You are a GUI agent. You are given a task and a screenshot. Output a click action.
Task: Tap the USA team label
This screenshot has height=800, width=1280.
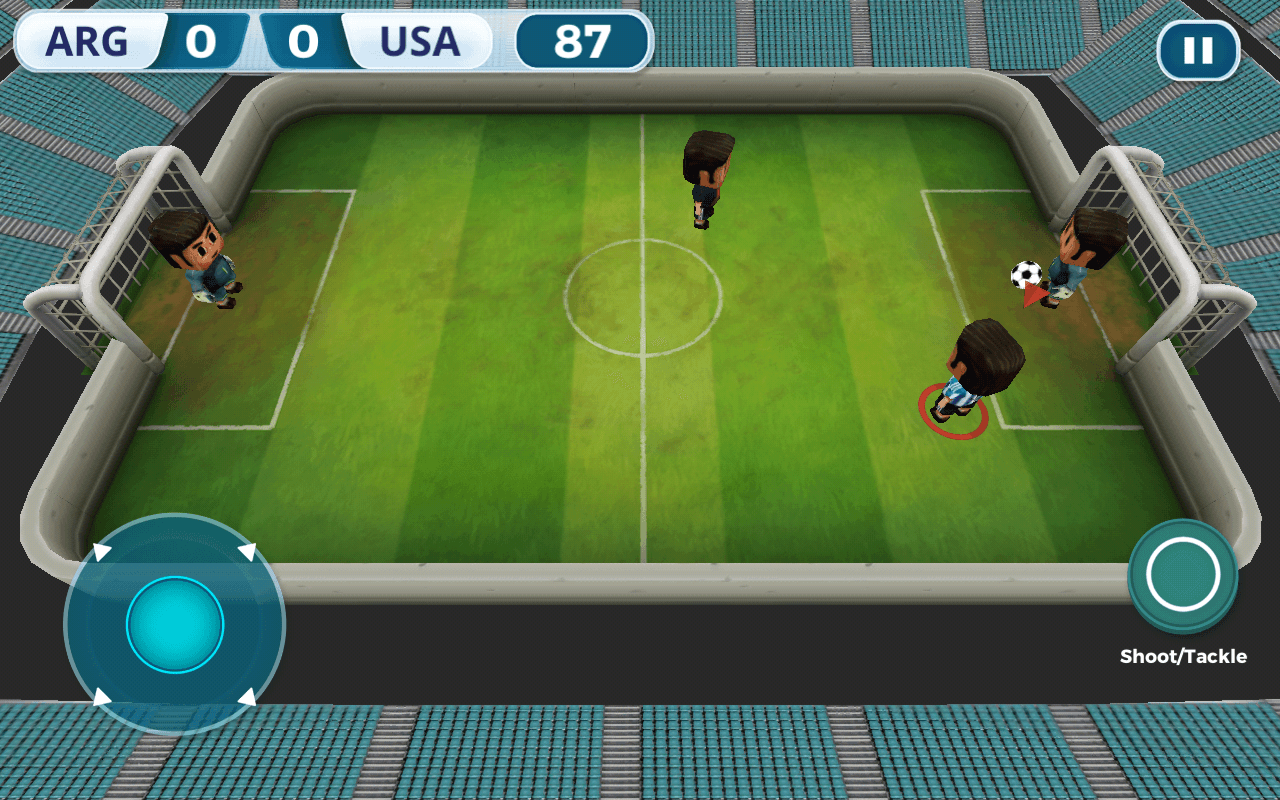[x=420, y=42]
